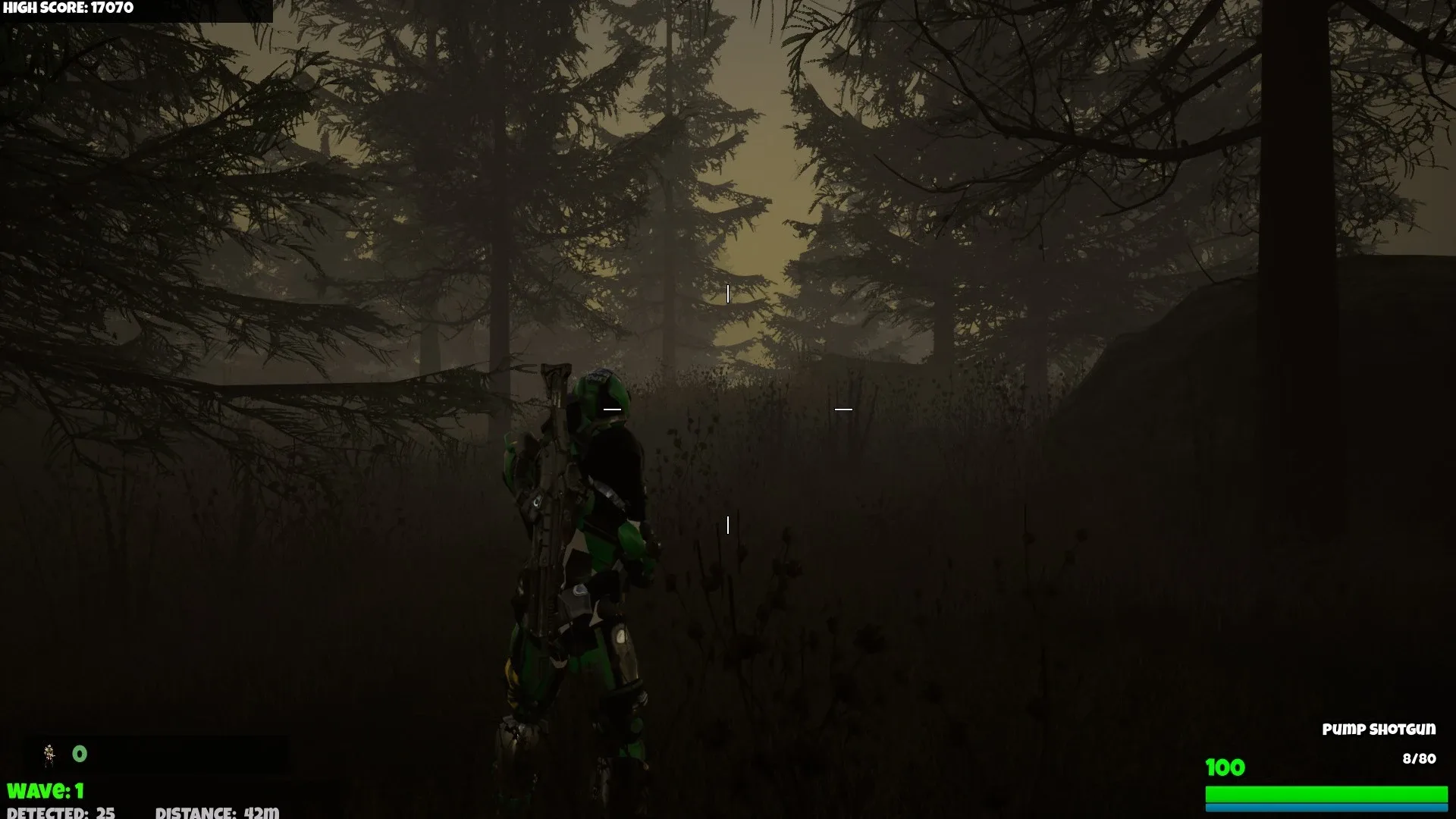Expand the DETECTED: 25 counter
Screen dimensions: 1456x819
61,813
